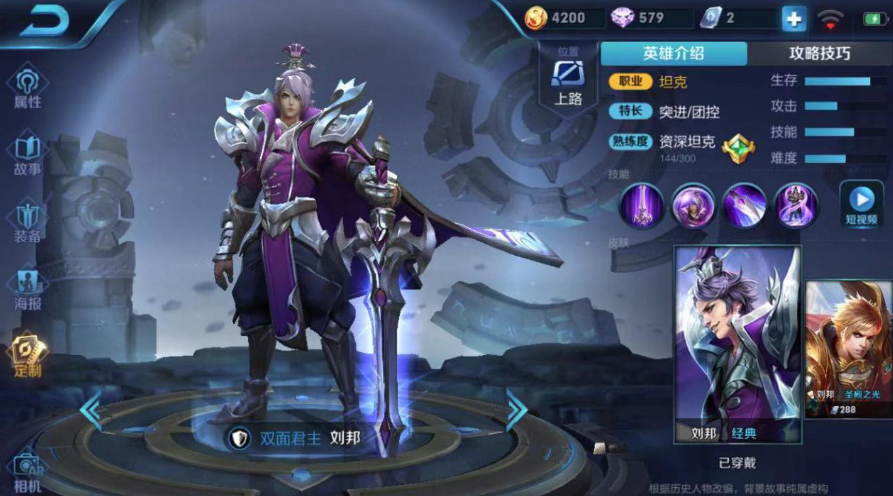
Task: Tap the 上路 lane position badge
Action: click(567, 78)
